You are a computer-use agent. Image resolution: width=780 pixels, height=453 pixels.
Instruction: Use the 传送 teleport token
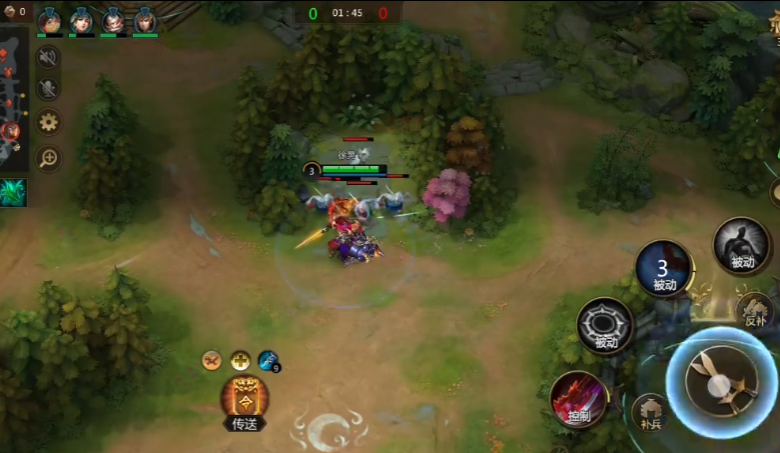tap(245, 401)
